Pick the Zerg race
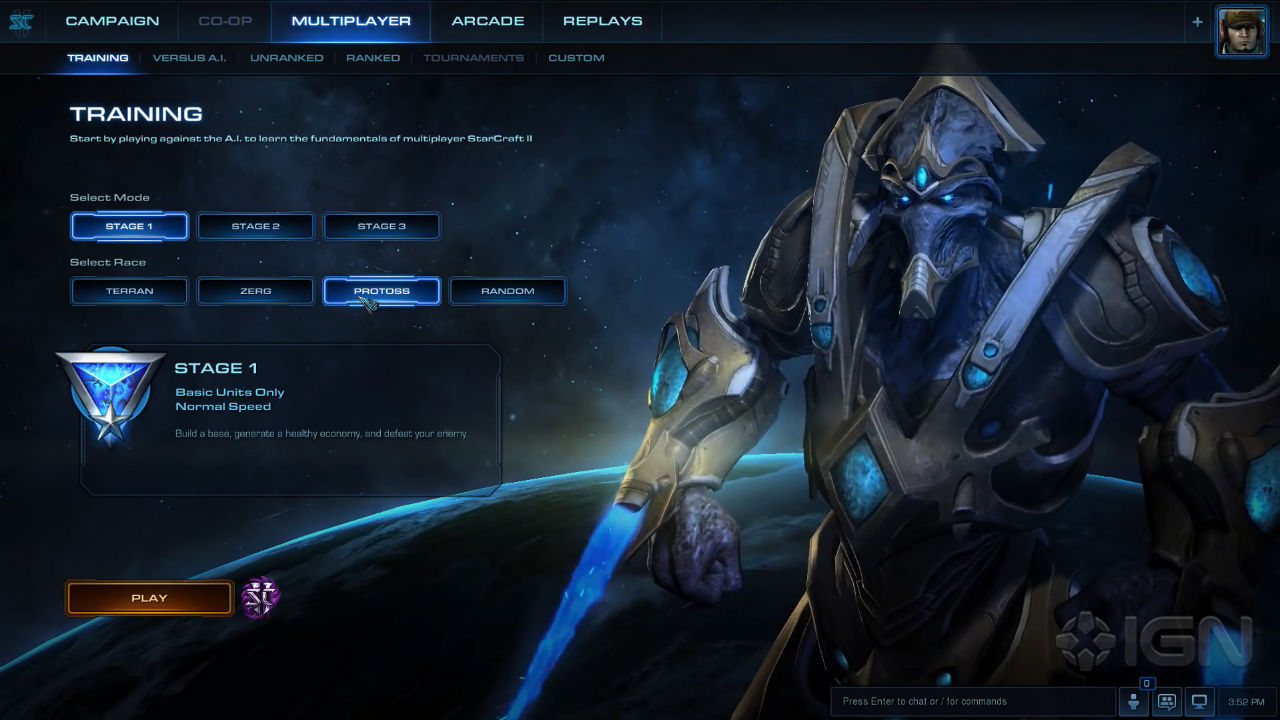 point(255,291)
